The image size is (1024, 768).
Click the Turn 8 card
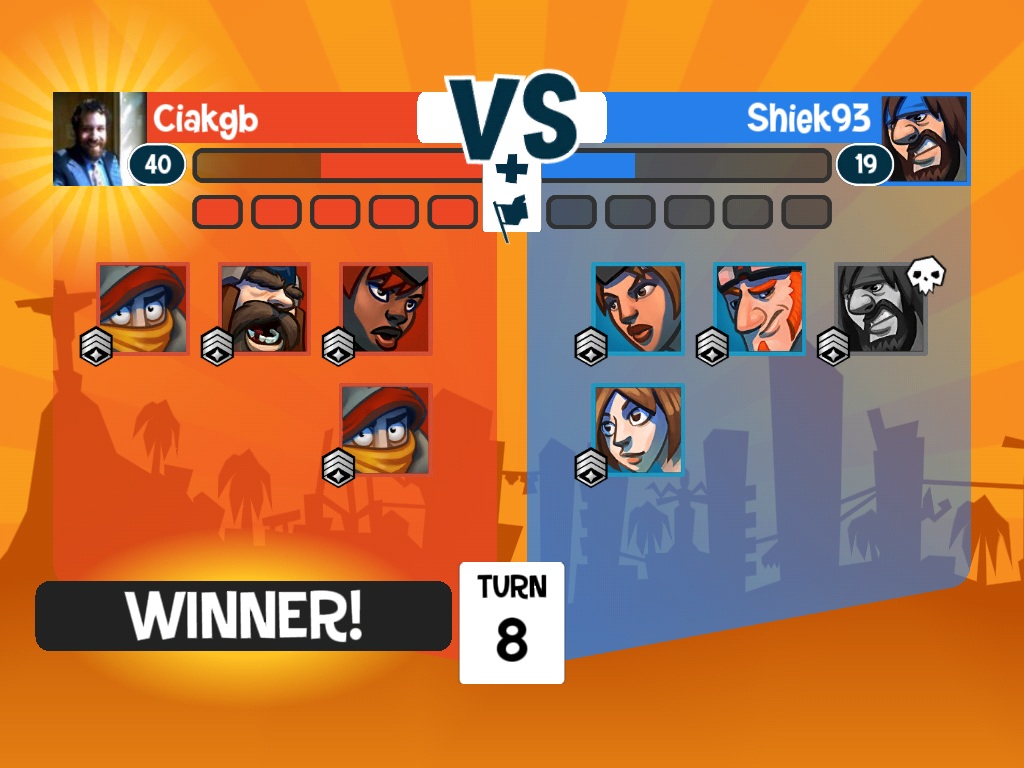coord(511,622)
